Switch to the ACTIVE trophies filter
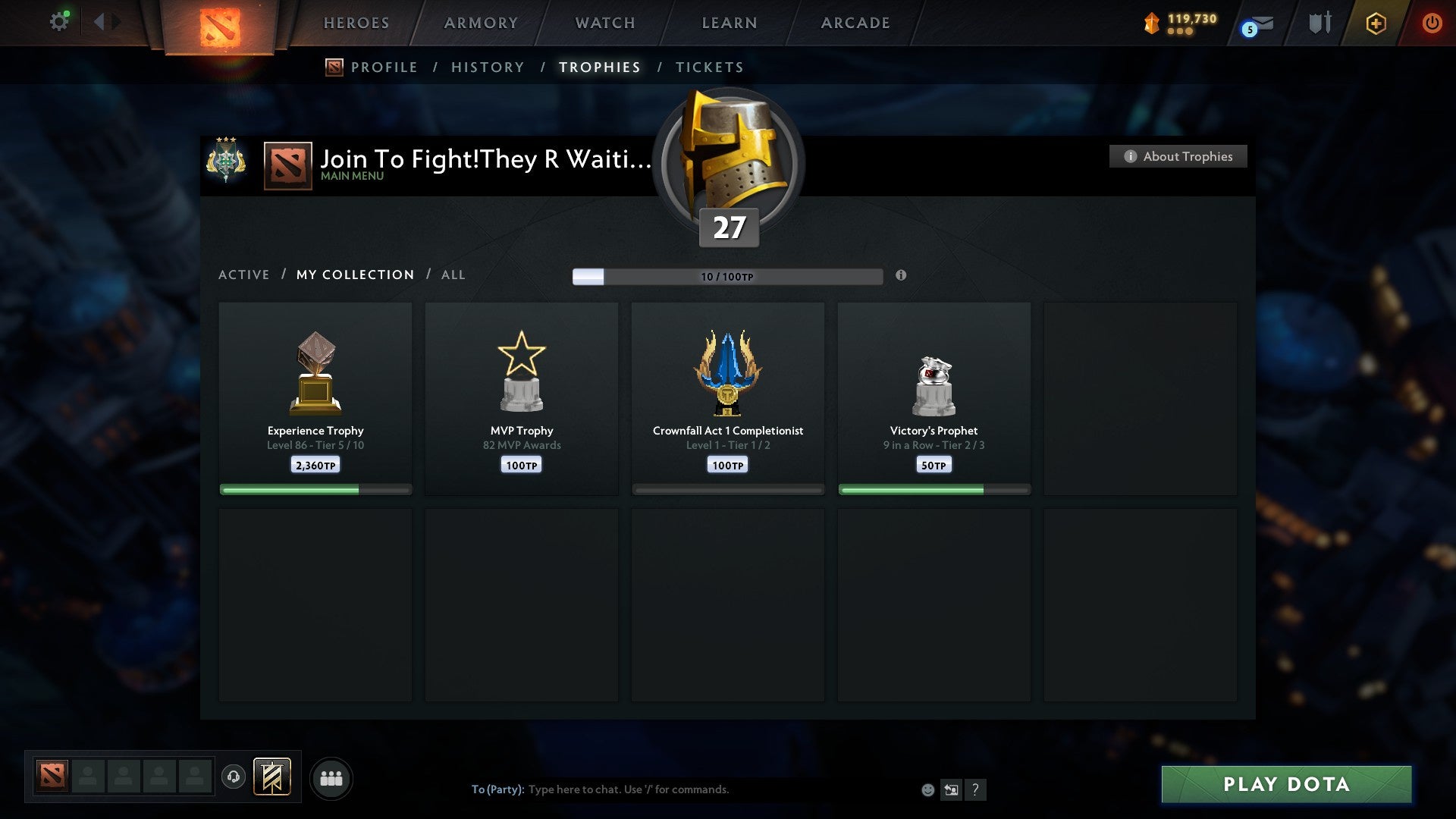The width and height of the screenshot is (1456, 819). tap(244, 275)
